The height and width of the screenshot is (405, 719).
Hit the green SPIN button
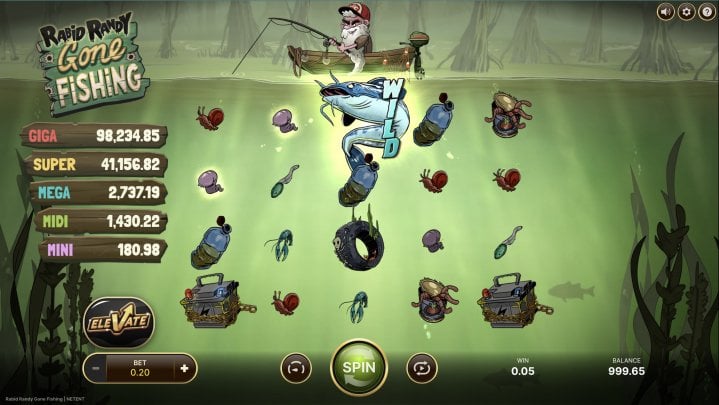point(359,367)
